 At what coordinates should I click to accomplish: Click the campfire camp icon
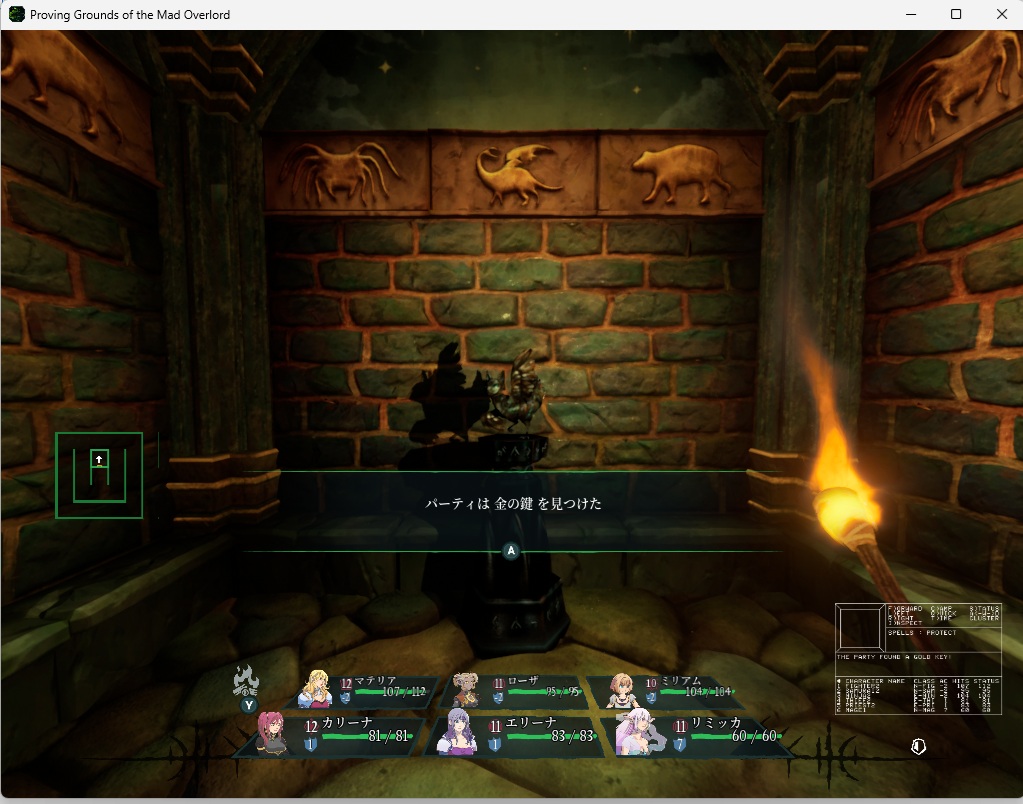click(x=246, y=681)
